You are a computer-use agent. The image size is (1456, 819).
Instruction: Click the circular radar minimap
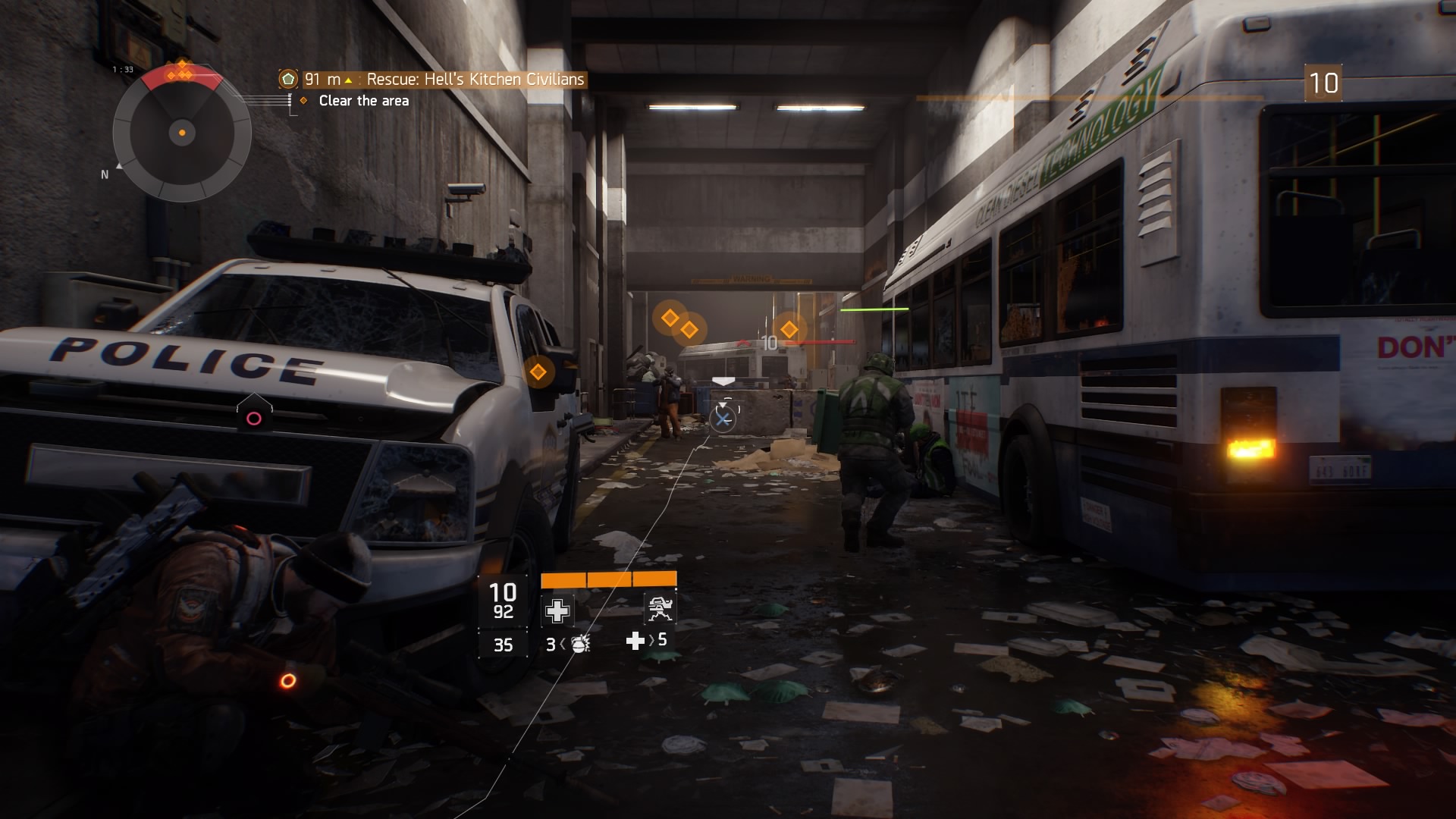tap(182, 133)
